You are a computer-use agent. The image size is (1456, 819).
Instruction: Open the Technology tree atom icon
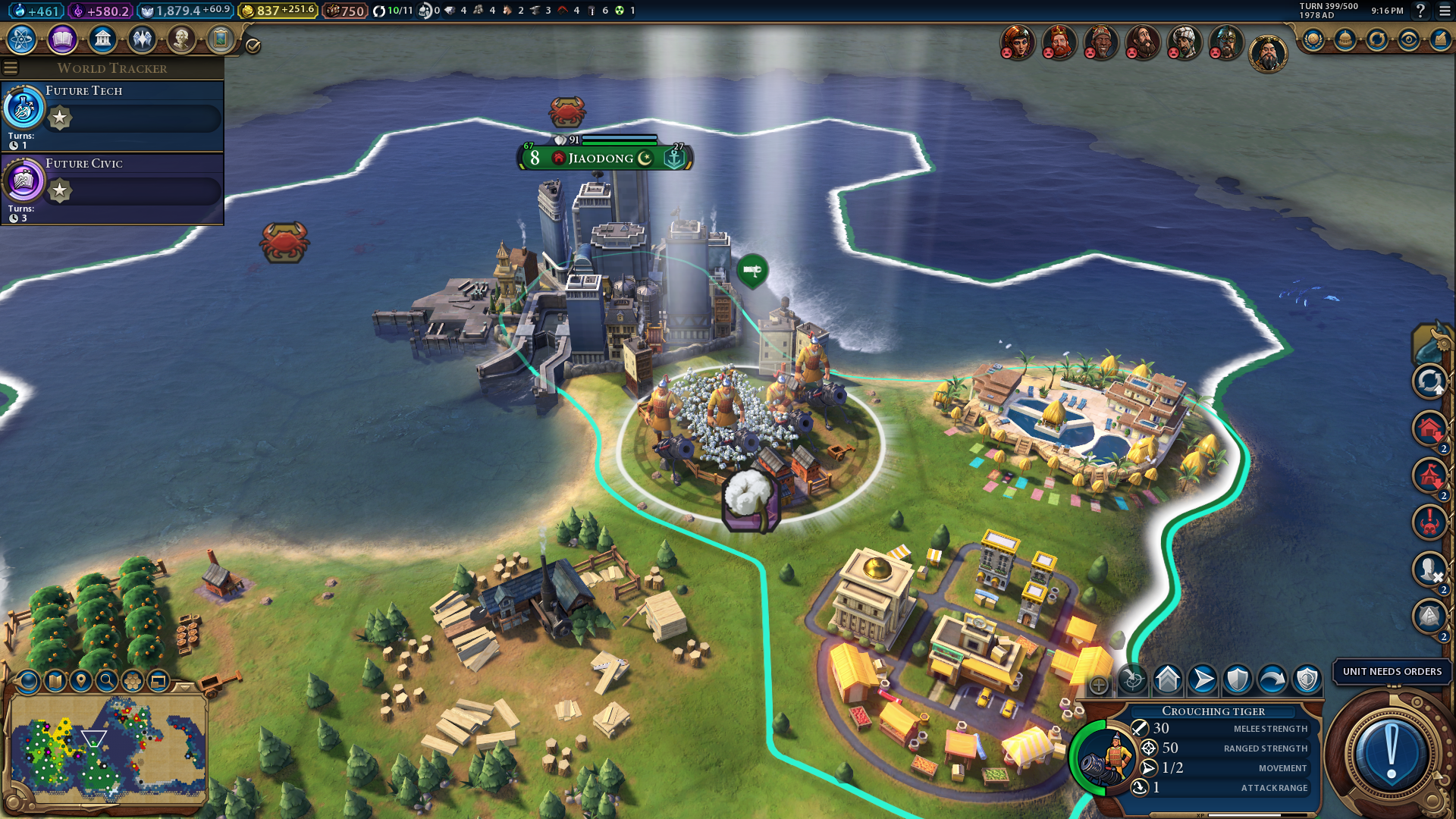[22, 39]
